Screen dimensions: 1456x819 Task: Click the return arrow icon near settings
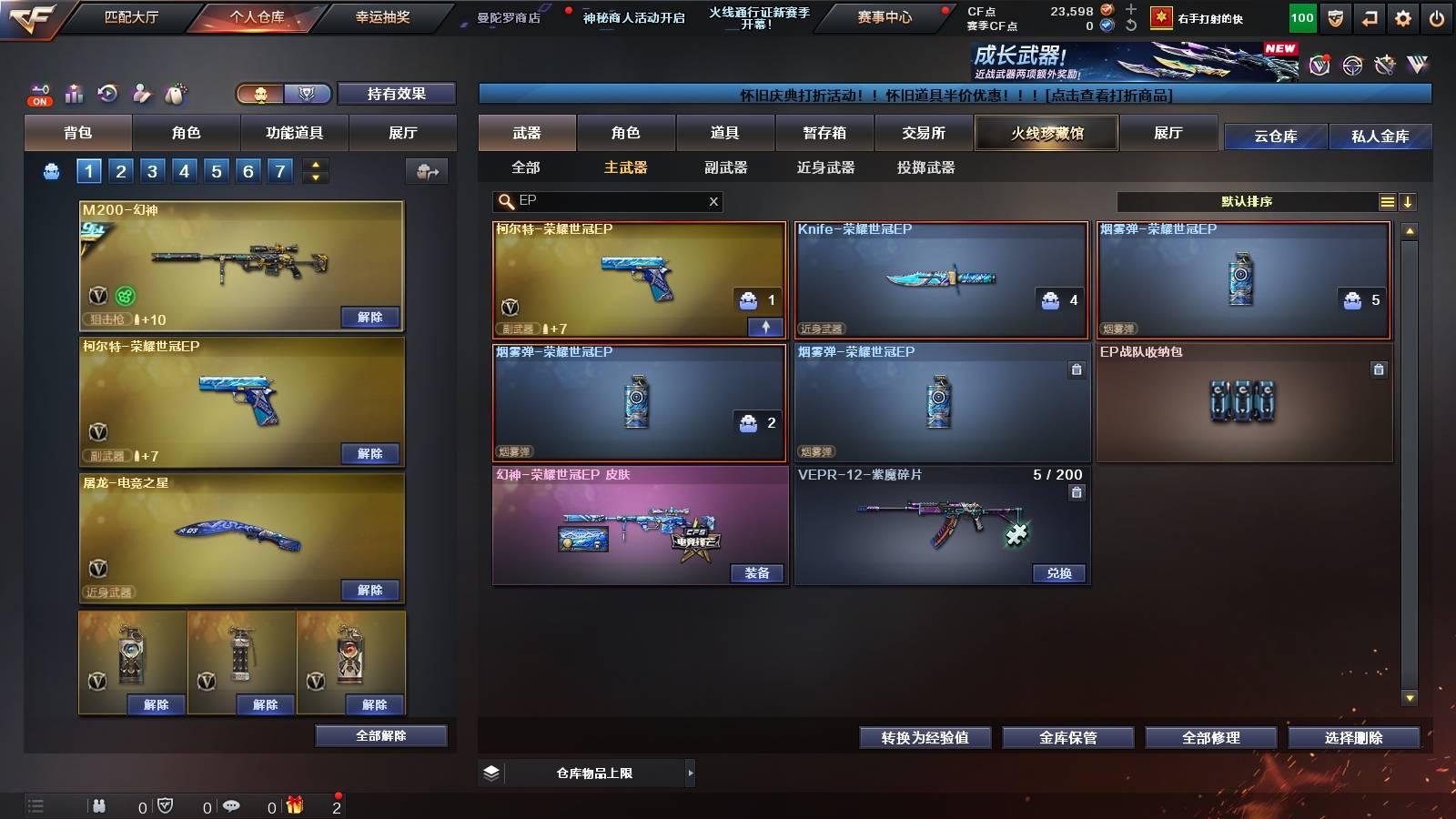tap(1369, 16)
